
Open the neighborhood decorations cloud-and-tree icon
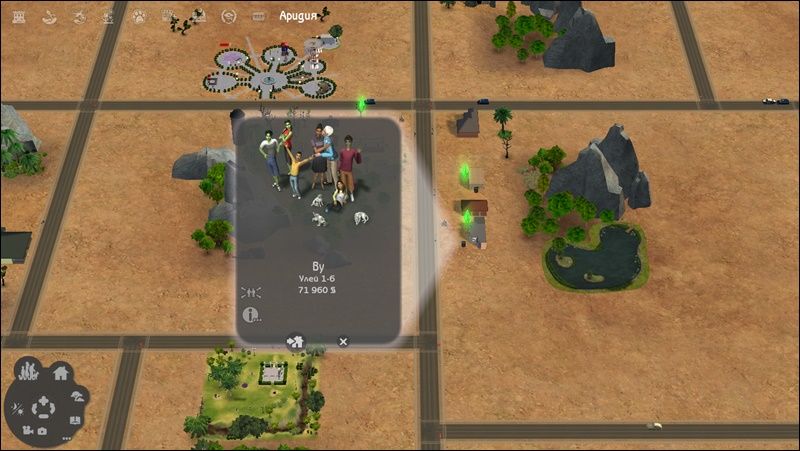[79, 395]
